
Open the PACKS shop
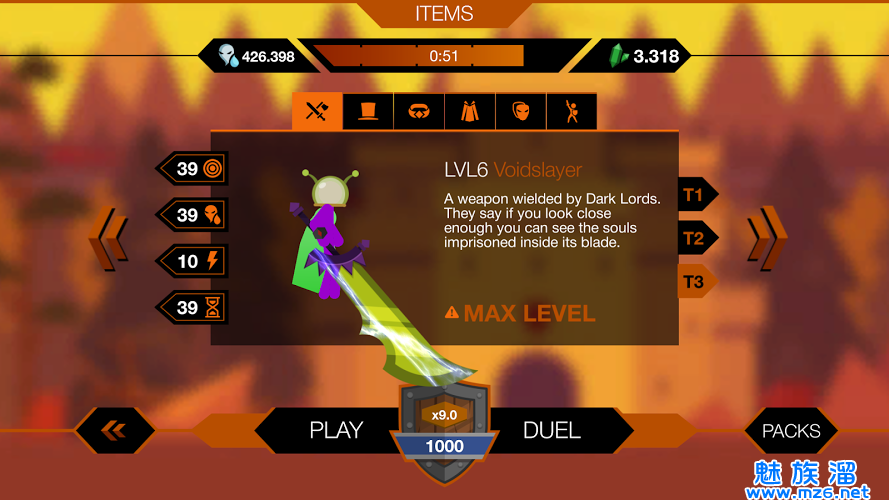coord(791,431)
